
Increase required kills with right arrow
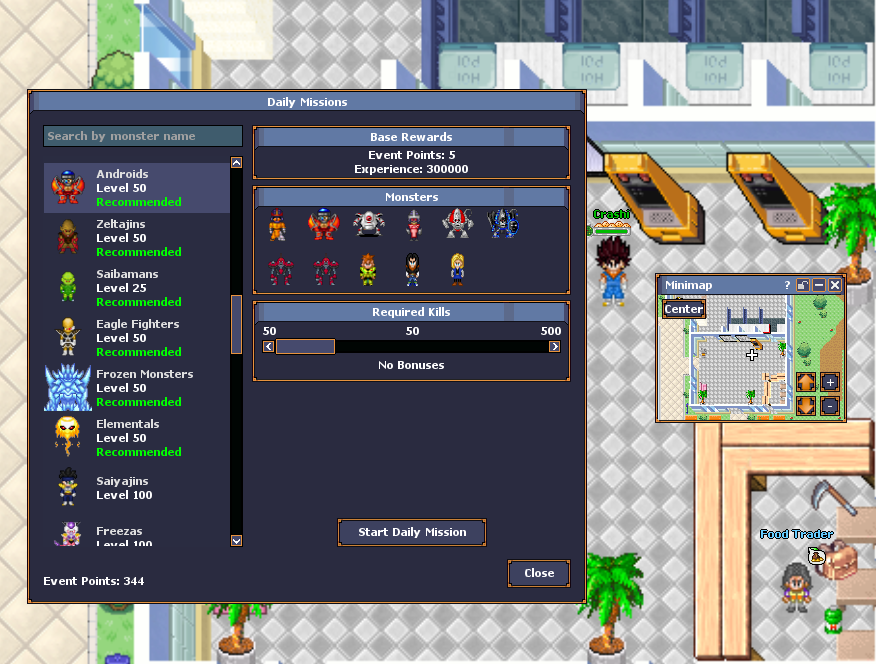[555, 347]
